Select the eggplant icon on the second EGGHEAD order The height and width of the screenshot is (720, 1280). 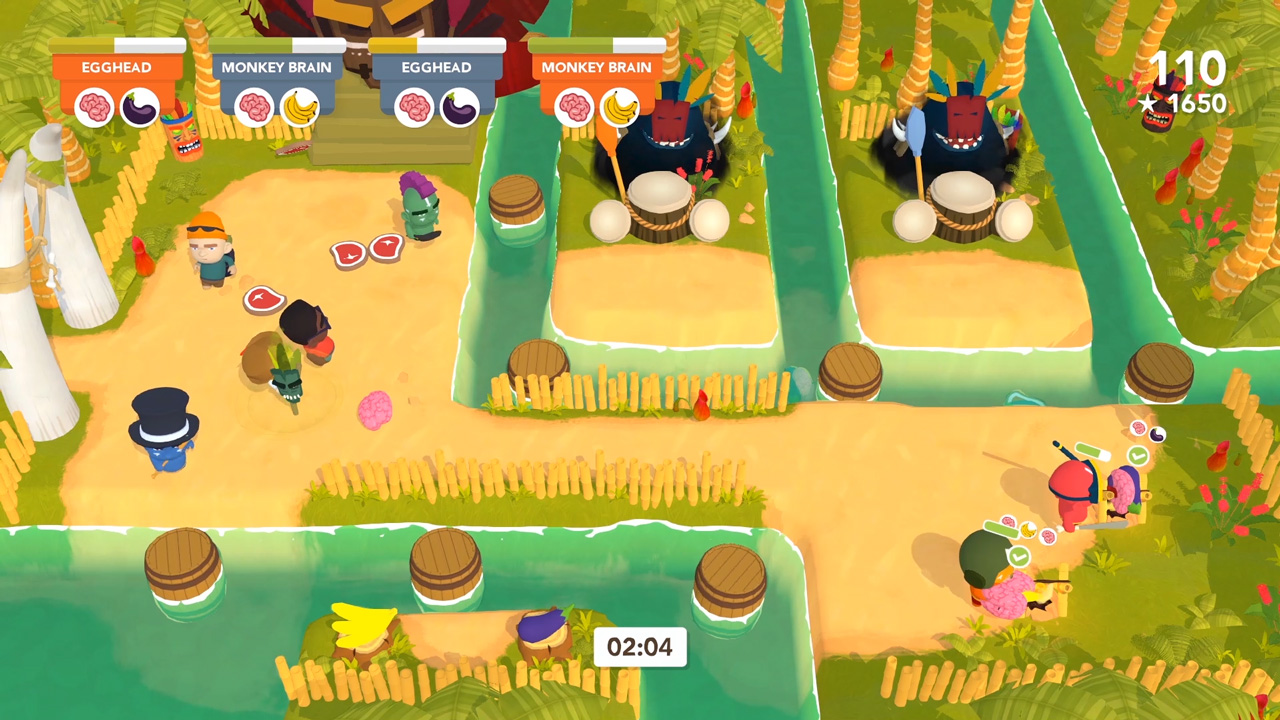click(459, 107)
